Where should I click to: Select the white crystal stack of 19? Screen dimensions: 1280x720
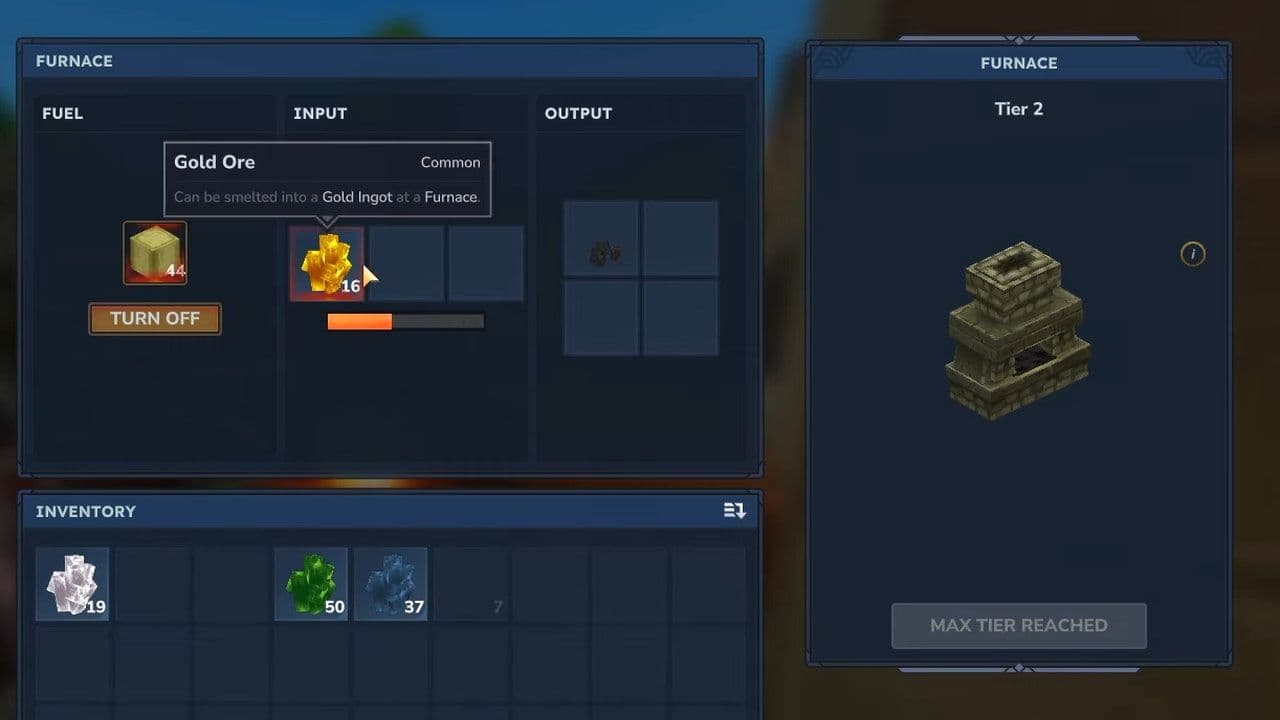pos(71,584)
